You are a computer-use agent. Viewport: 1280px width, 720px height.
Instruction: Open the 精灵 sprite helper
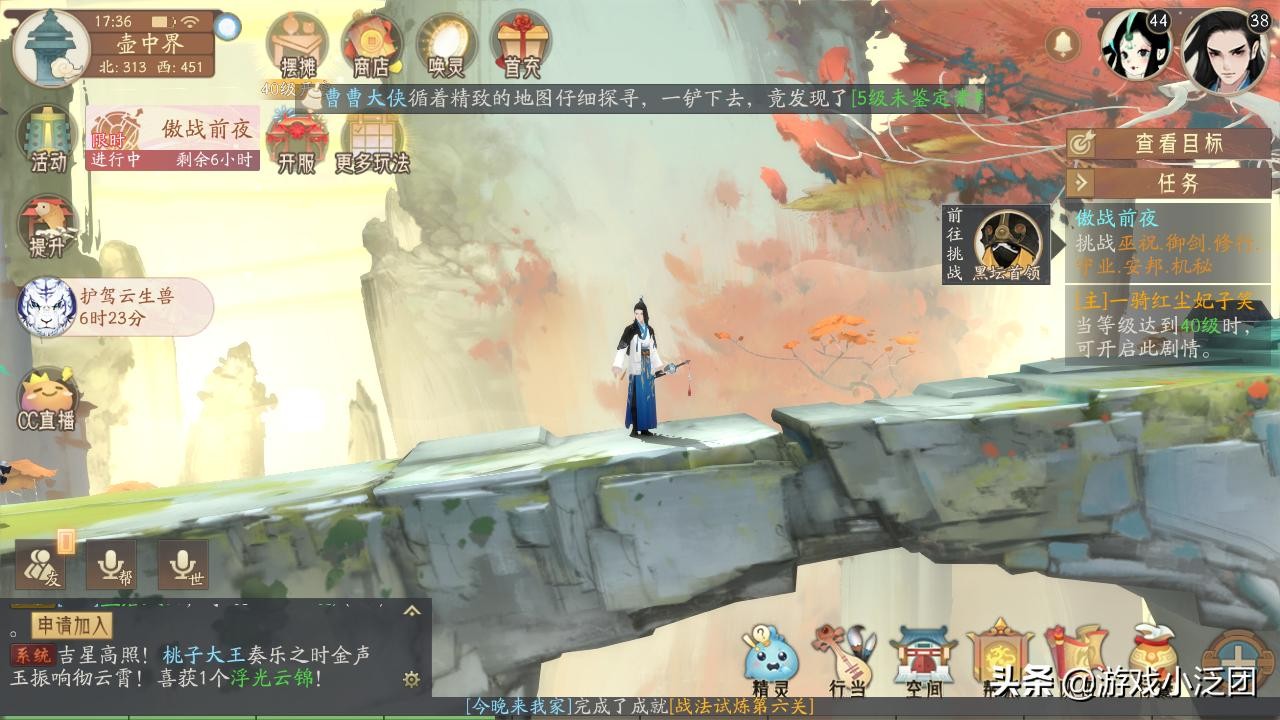click(771, 660)
